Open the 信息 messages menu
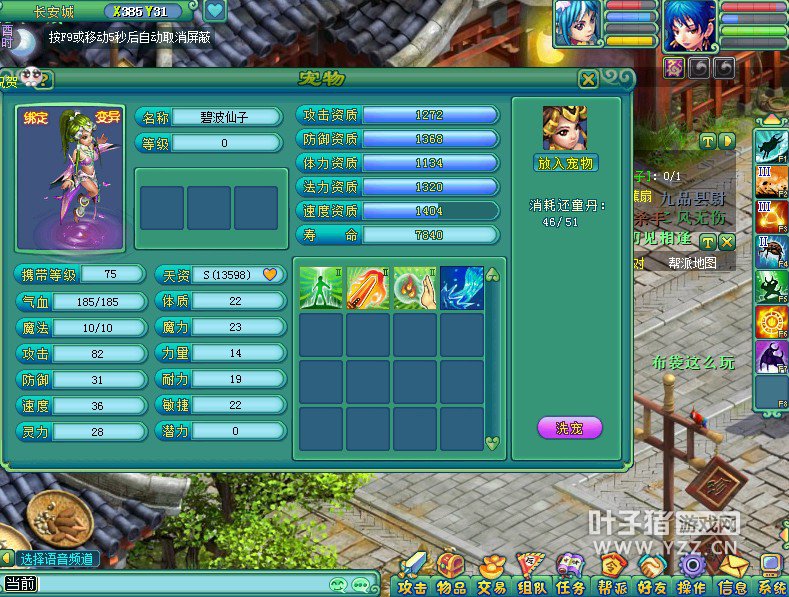Viewport: 789px width, 597px height. [x=732, y=574]
